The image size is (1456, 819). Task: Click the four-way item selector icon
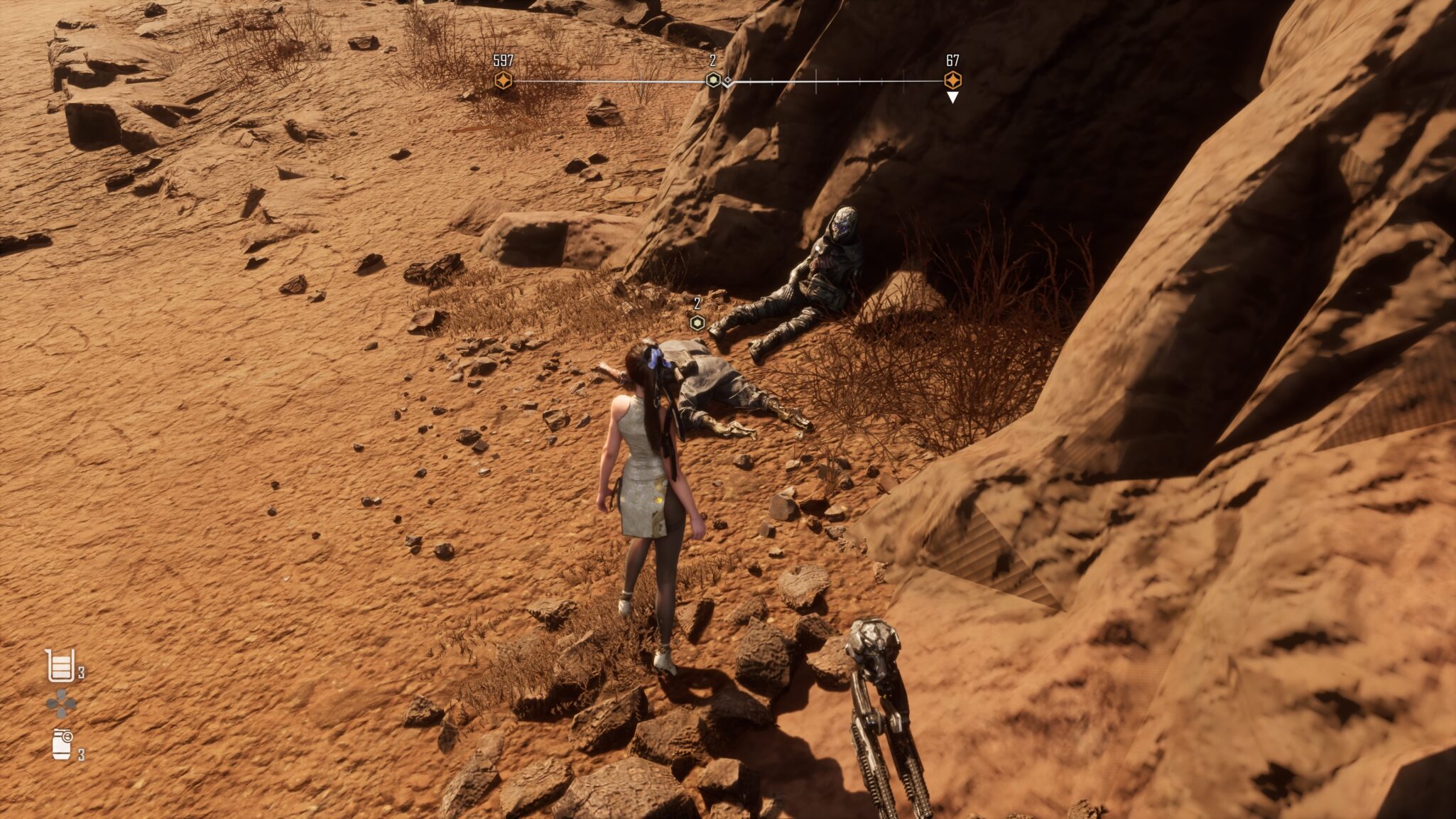[61, 704]
